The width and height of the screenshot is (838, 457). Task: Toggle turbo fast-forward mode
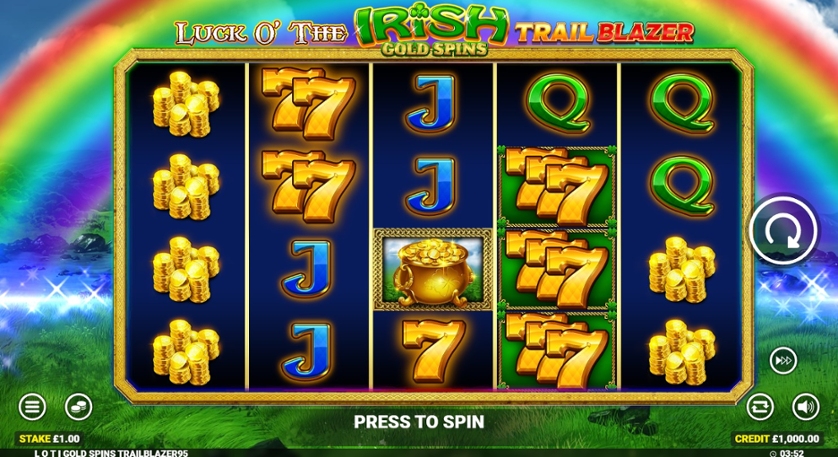tap(783, 360)
